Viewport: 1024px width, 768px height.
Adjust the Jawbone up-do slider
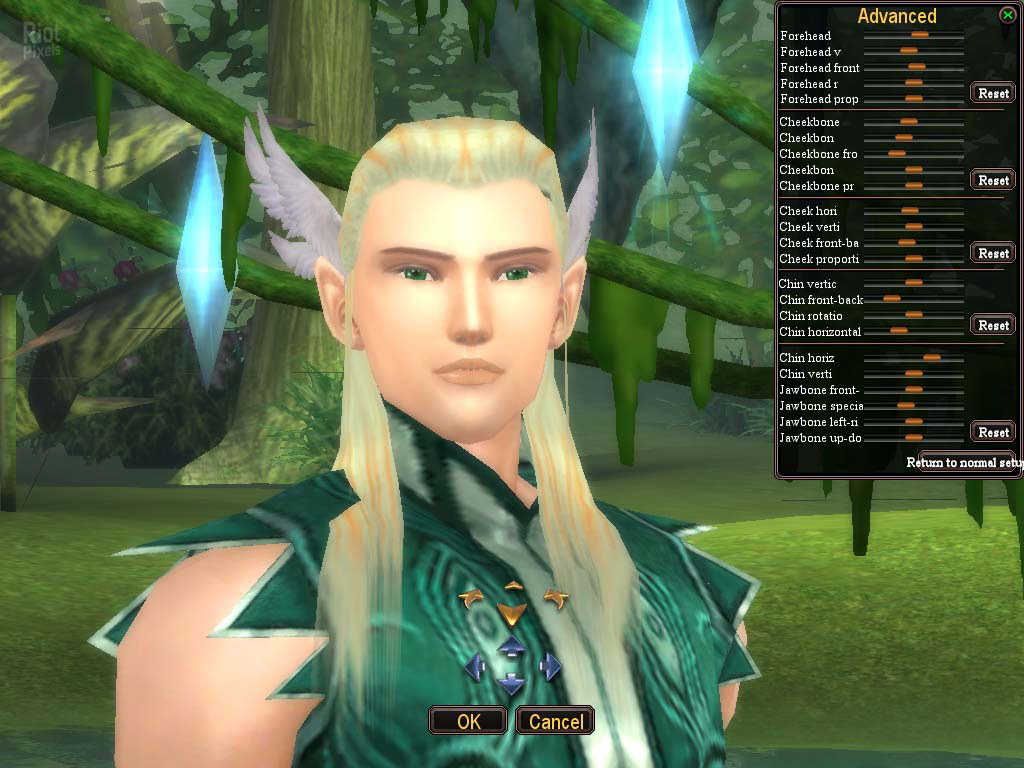(913, 438)
